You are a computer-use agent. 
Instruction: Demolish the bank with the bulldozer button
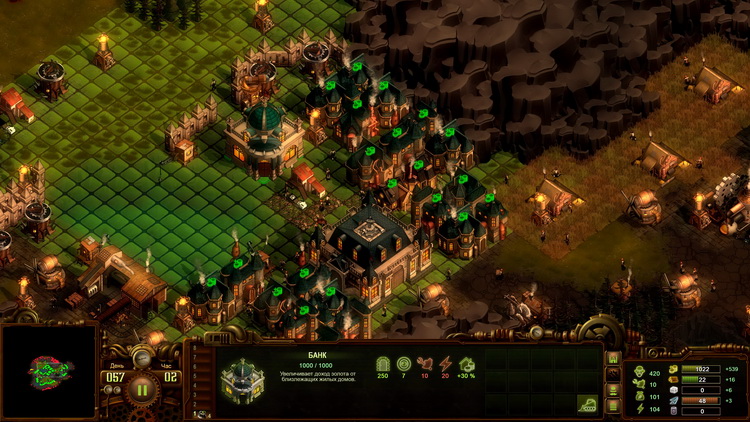(587, 403)
